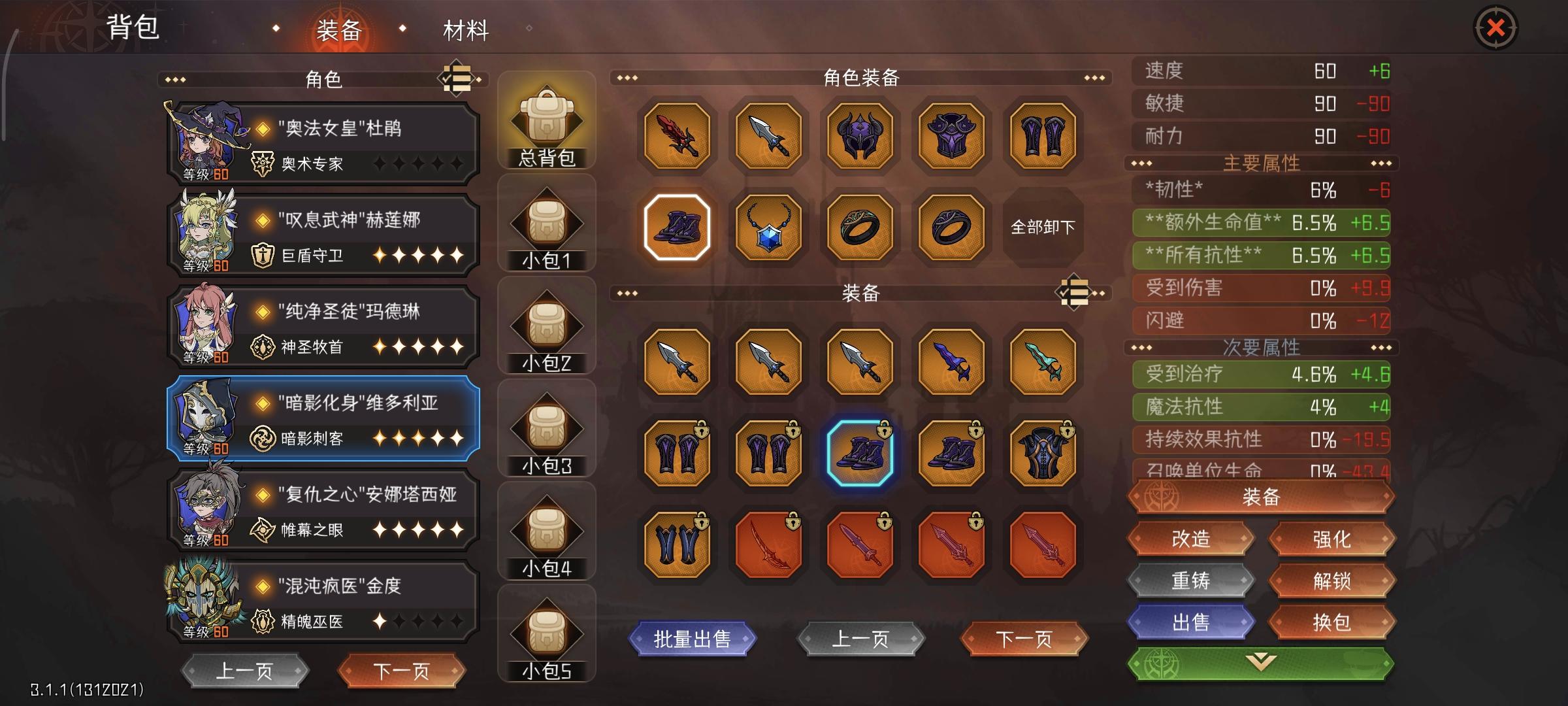Toggle the character list filter checkmark icon
Viewport: 1568px width, 706px height.
pyautogui.click(x=457, y=78)
